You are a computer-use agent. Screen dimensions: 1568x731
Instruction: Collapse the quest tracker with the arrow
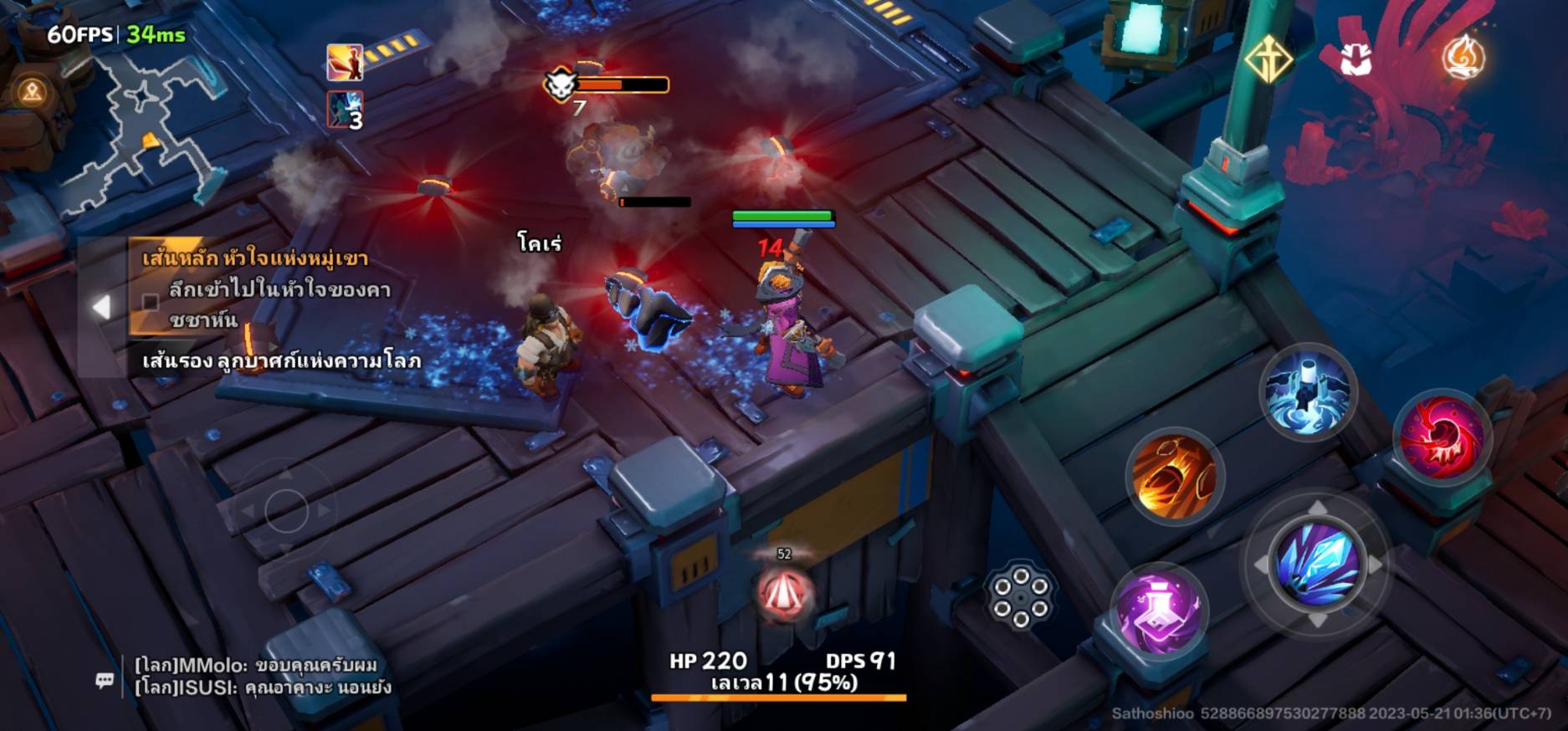pyautogui.click(x=101, y=307)
